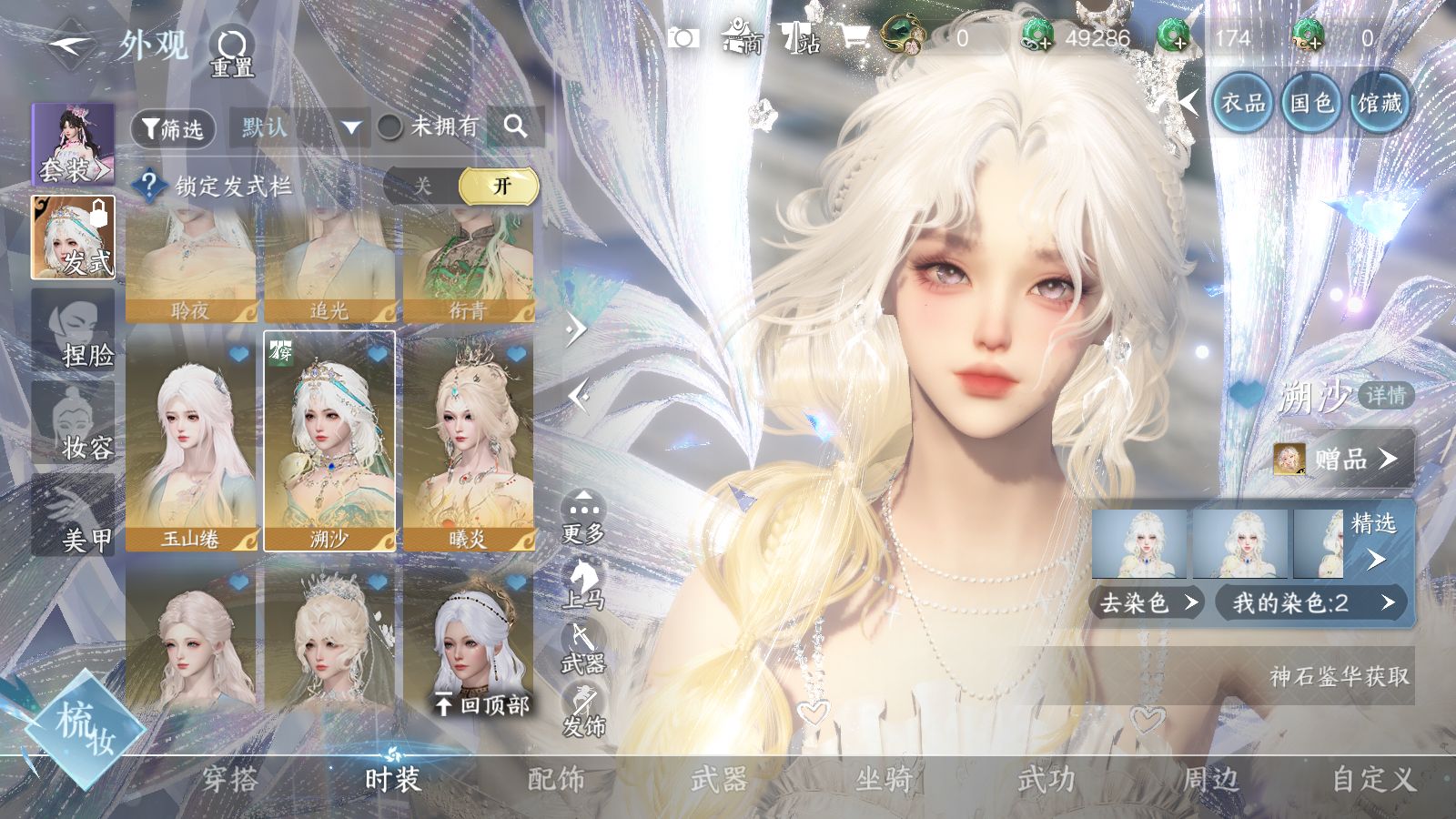Select the 玉山绻 hairstyle
Viewport: 1456px width, 819px height.
click(191, 442)
